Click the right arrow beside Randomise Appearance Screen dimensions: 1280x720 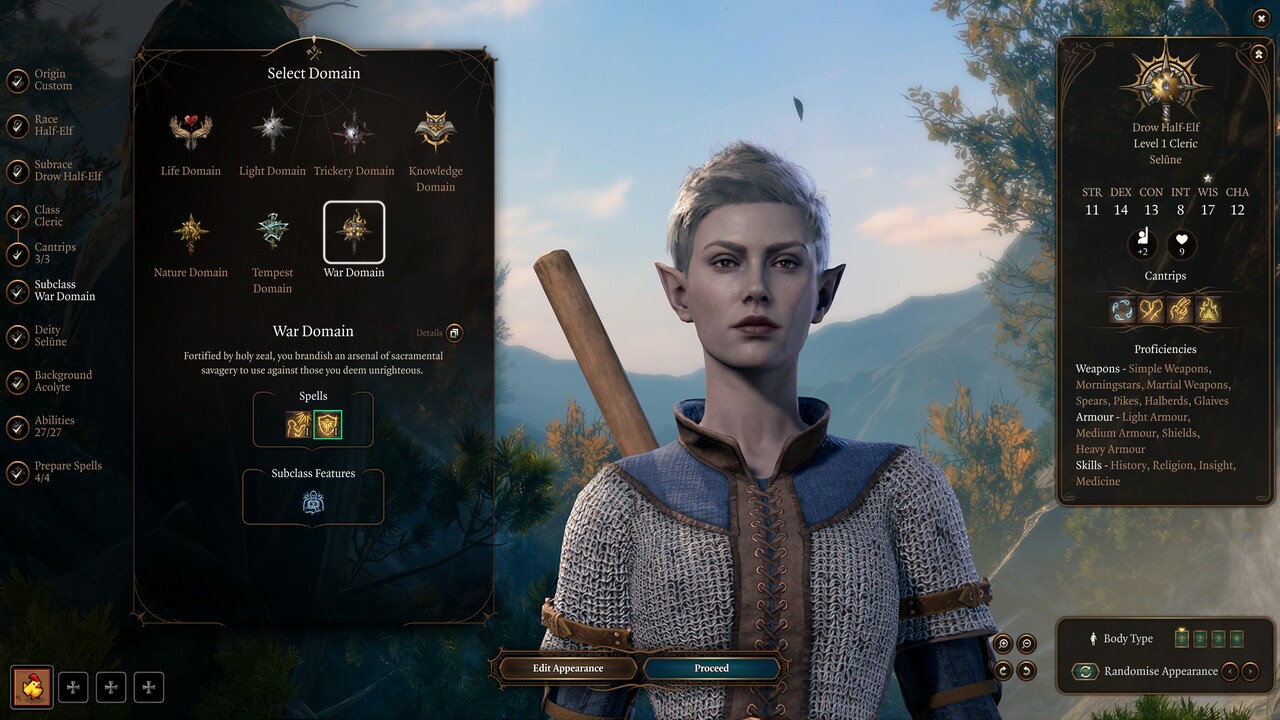click(x=1250, y=672)
